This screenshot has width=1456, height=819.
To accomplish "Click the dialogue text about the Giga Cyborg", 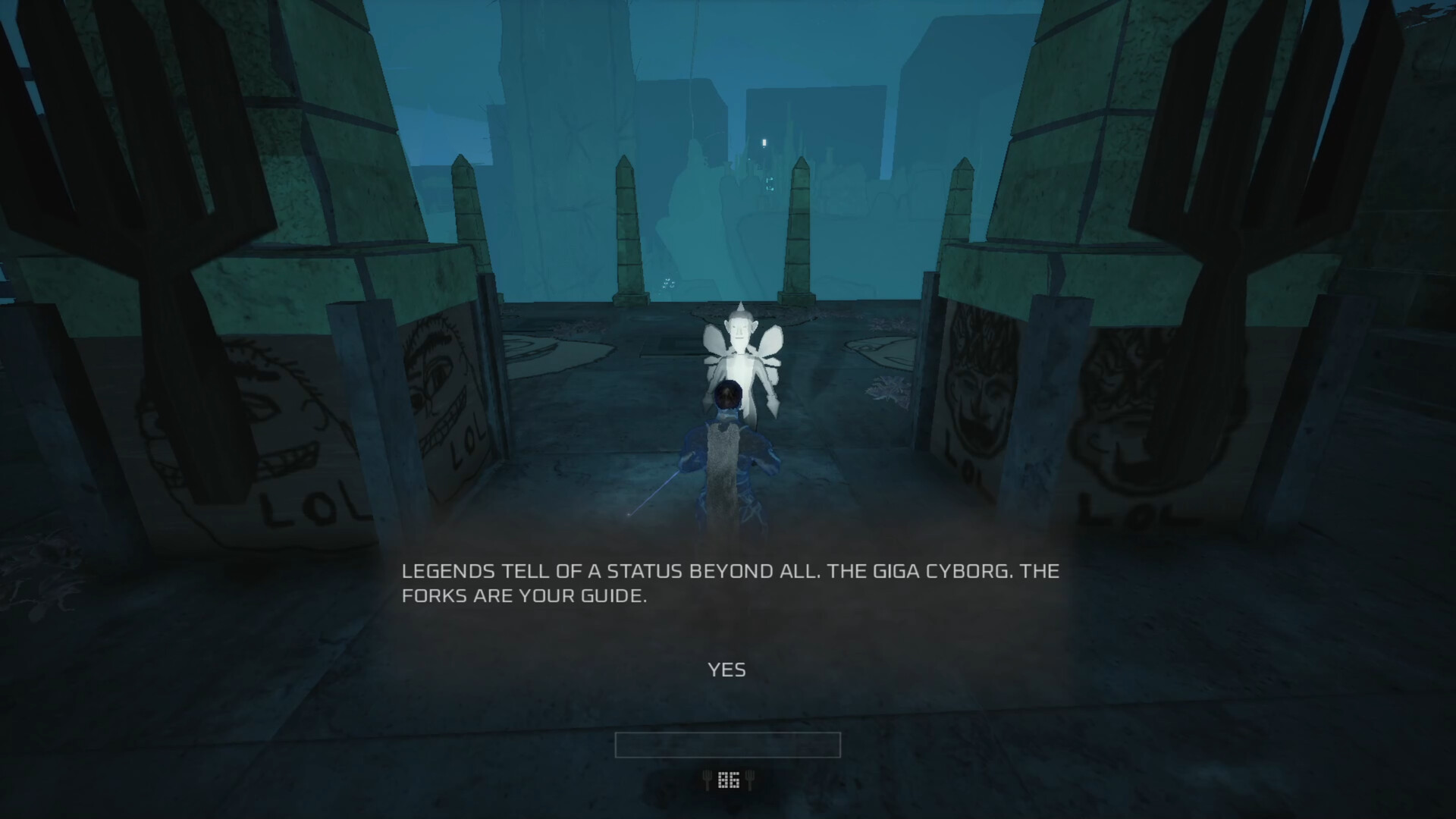I will click(x=728, y=584).
